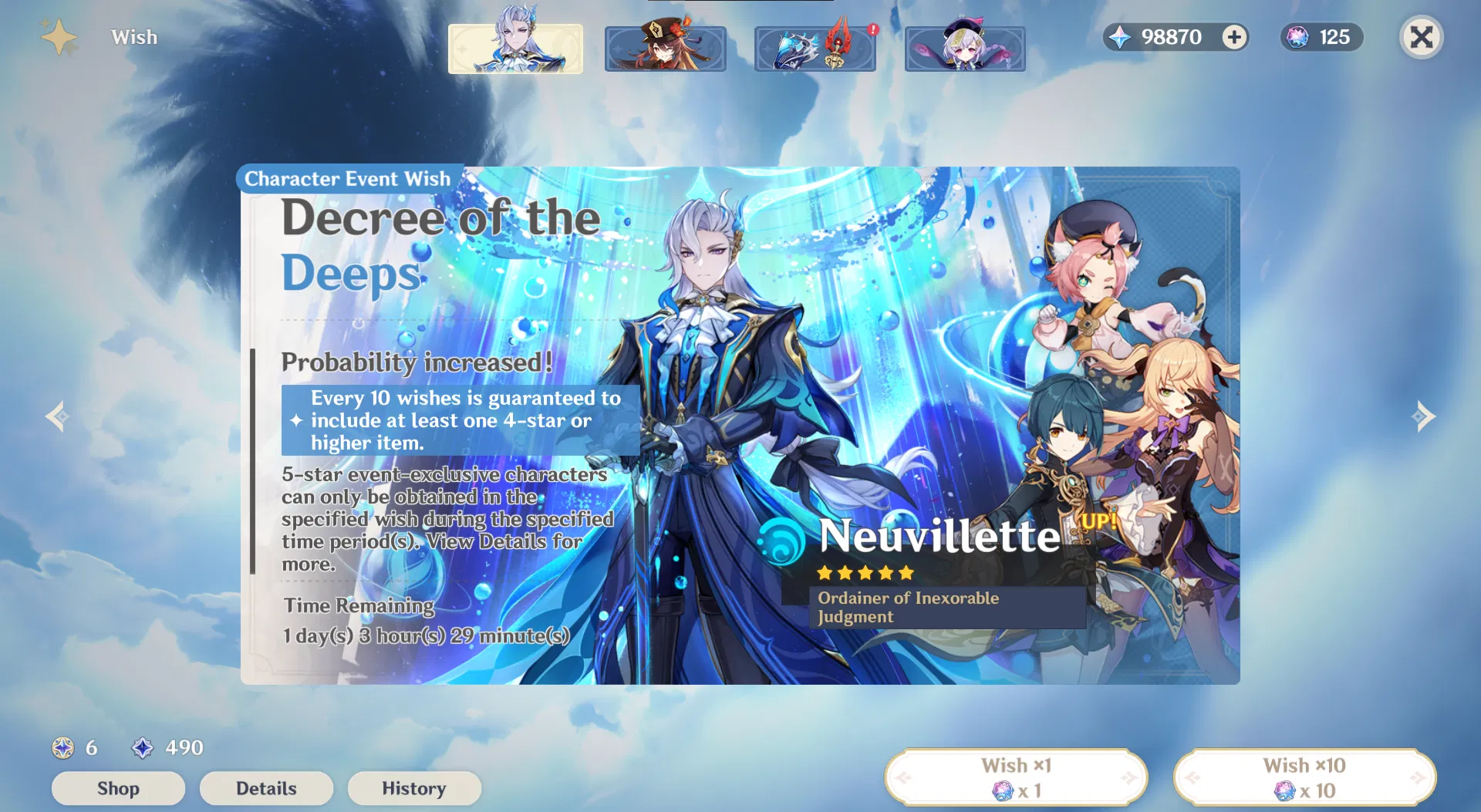
Task: Open Details for Decree of the Deeps
Action: point(266,788)
